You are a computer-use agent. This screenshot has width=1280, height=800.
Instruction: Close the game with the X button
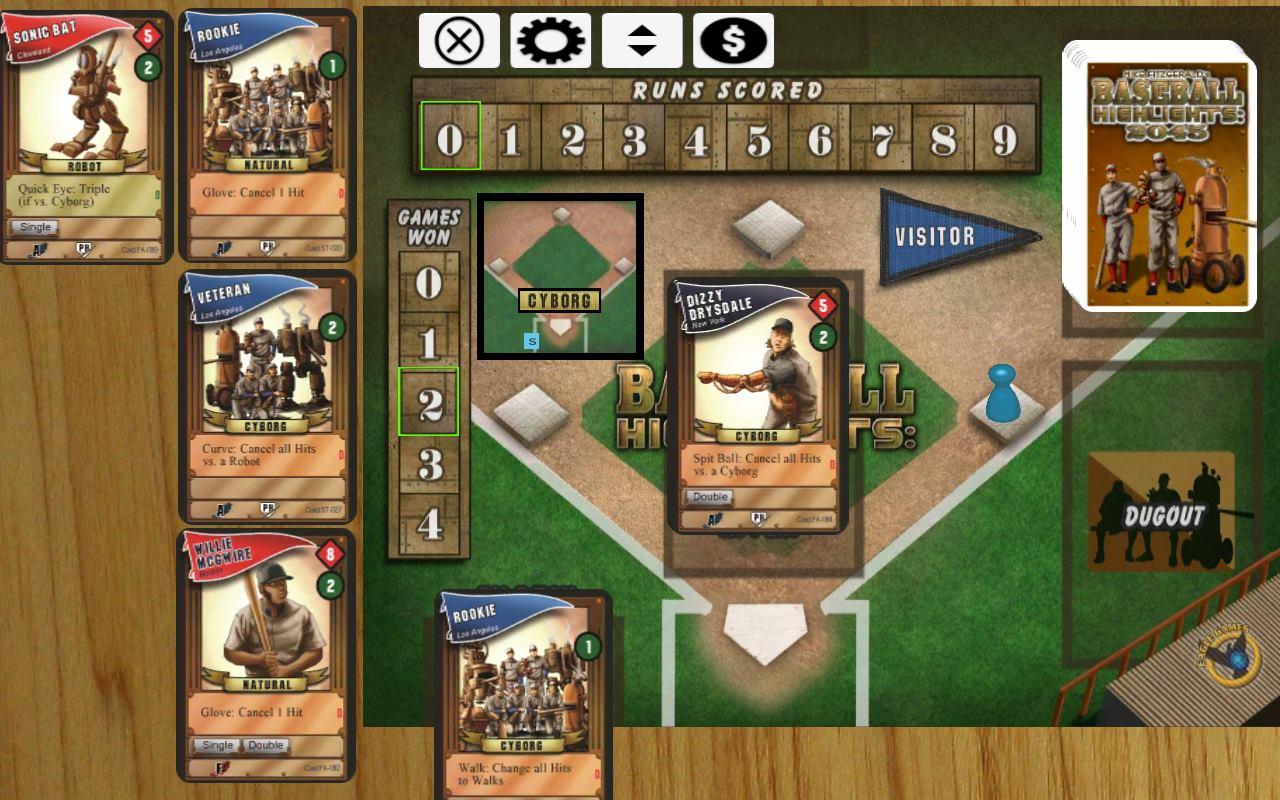(x=459, y=41)
